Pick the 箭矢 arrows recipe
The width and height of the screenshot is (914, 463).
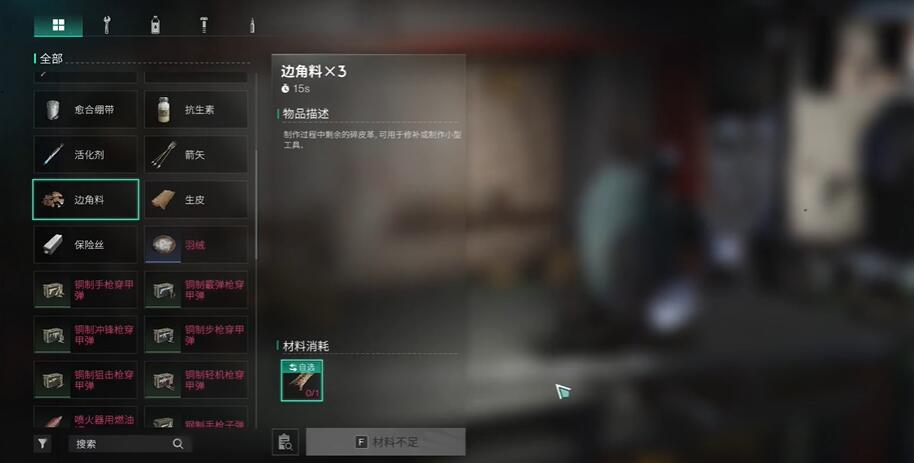coord(196,155)
